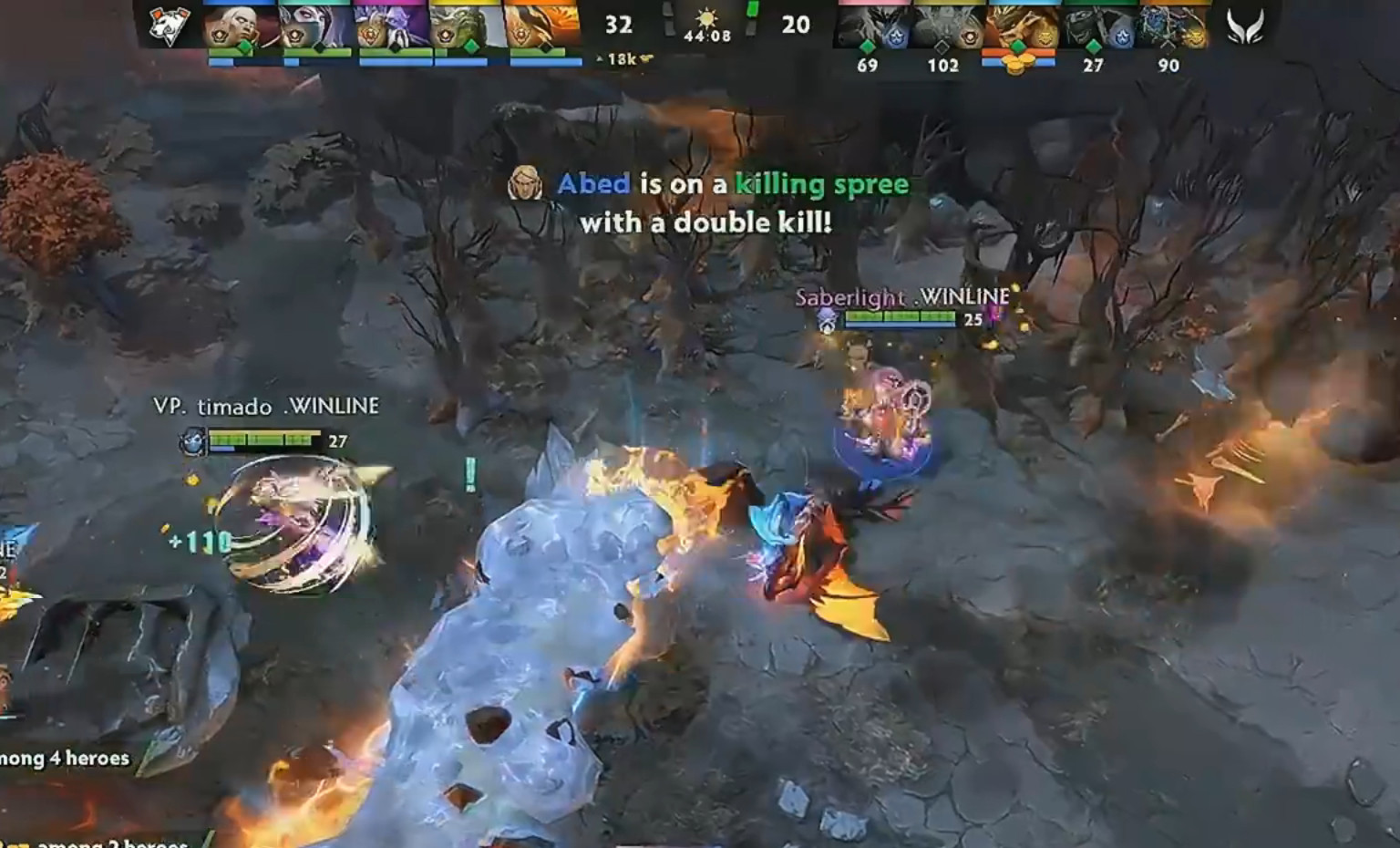Screen dimensions: 1400x848
Task: Click the Radiant score showing 32
Action: tap(619, 26)
